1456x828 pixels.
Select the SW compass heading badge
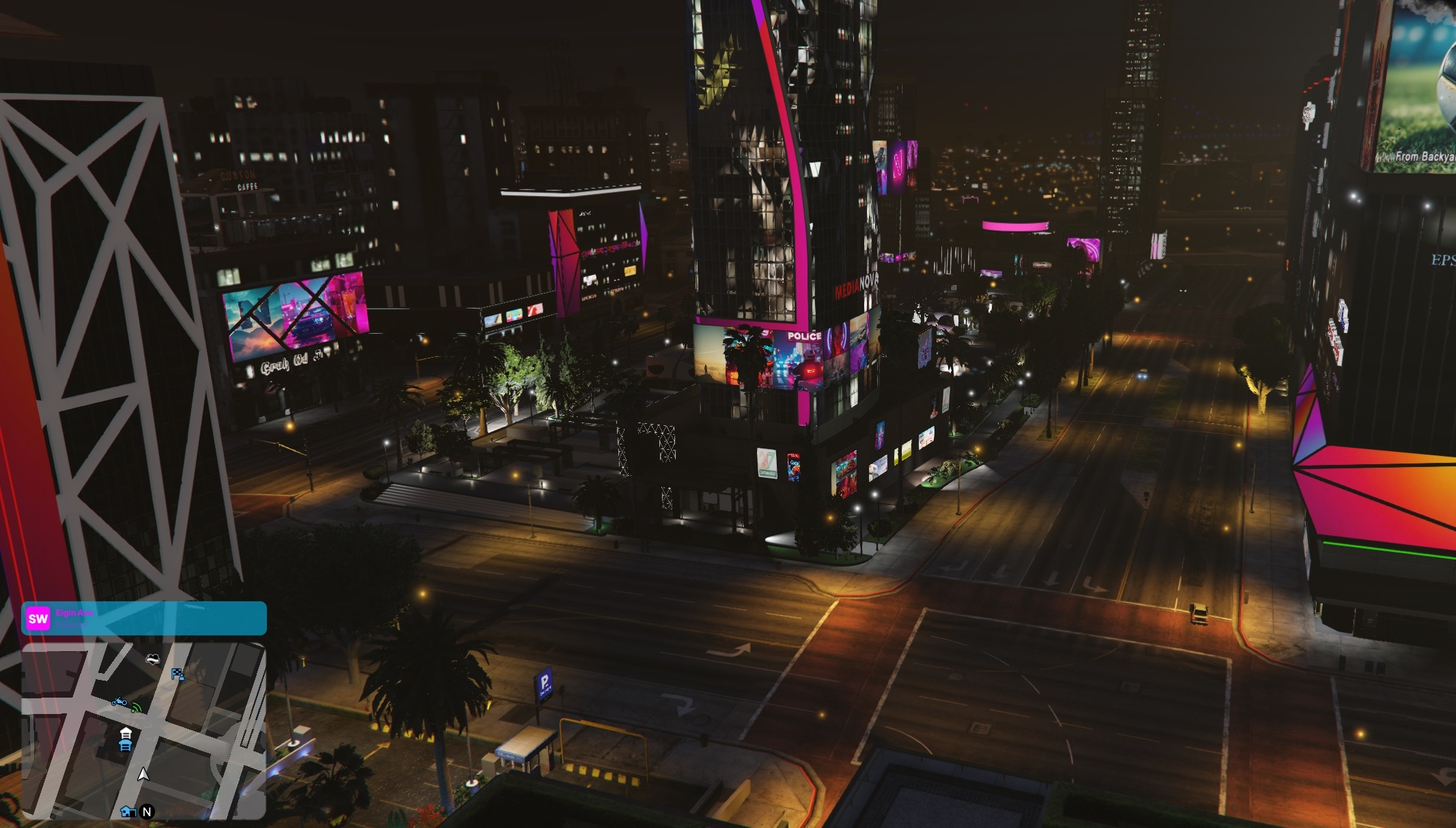38,618
